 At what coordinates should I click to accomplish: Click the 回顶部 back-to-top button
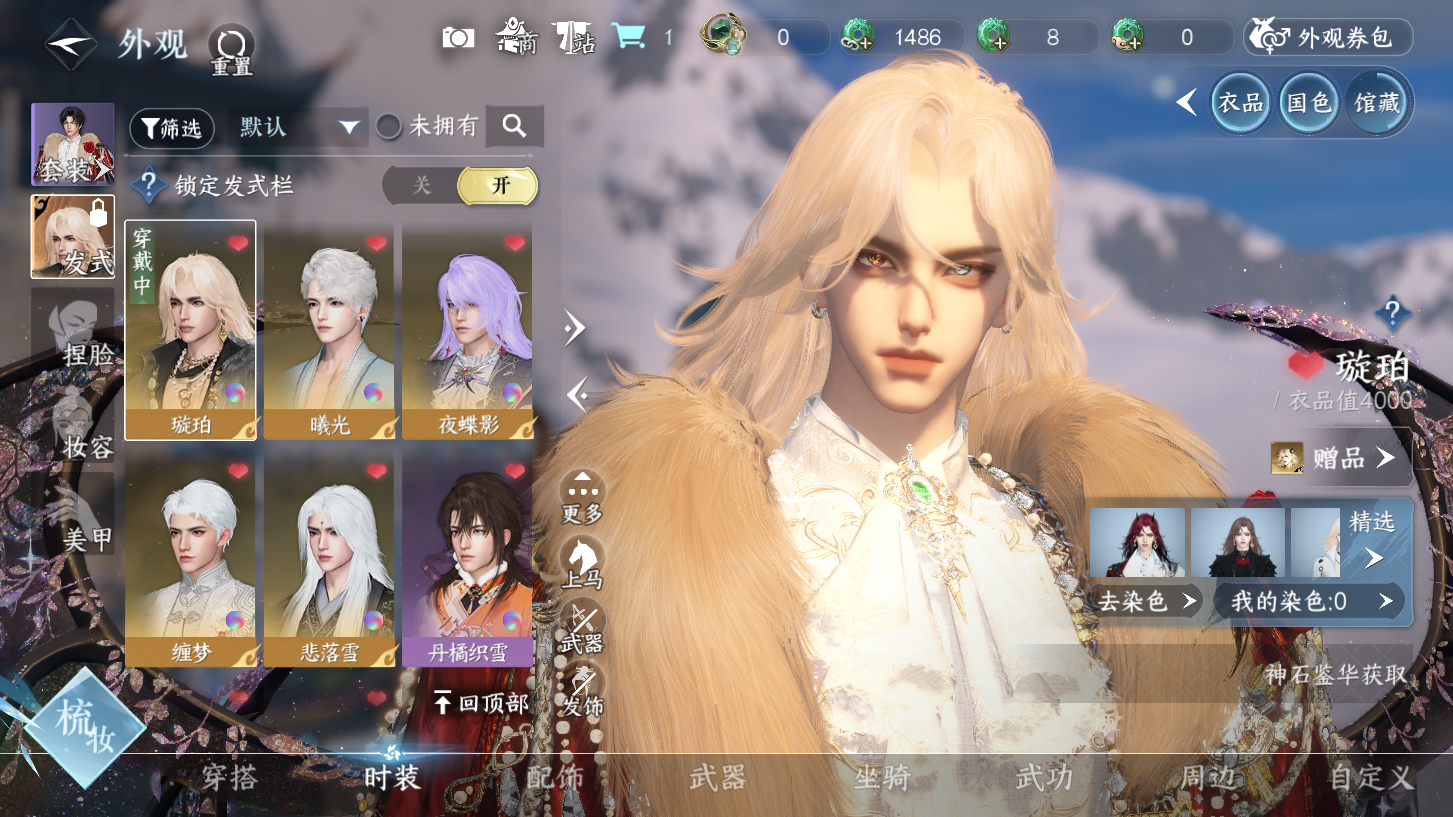(481, 703)
